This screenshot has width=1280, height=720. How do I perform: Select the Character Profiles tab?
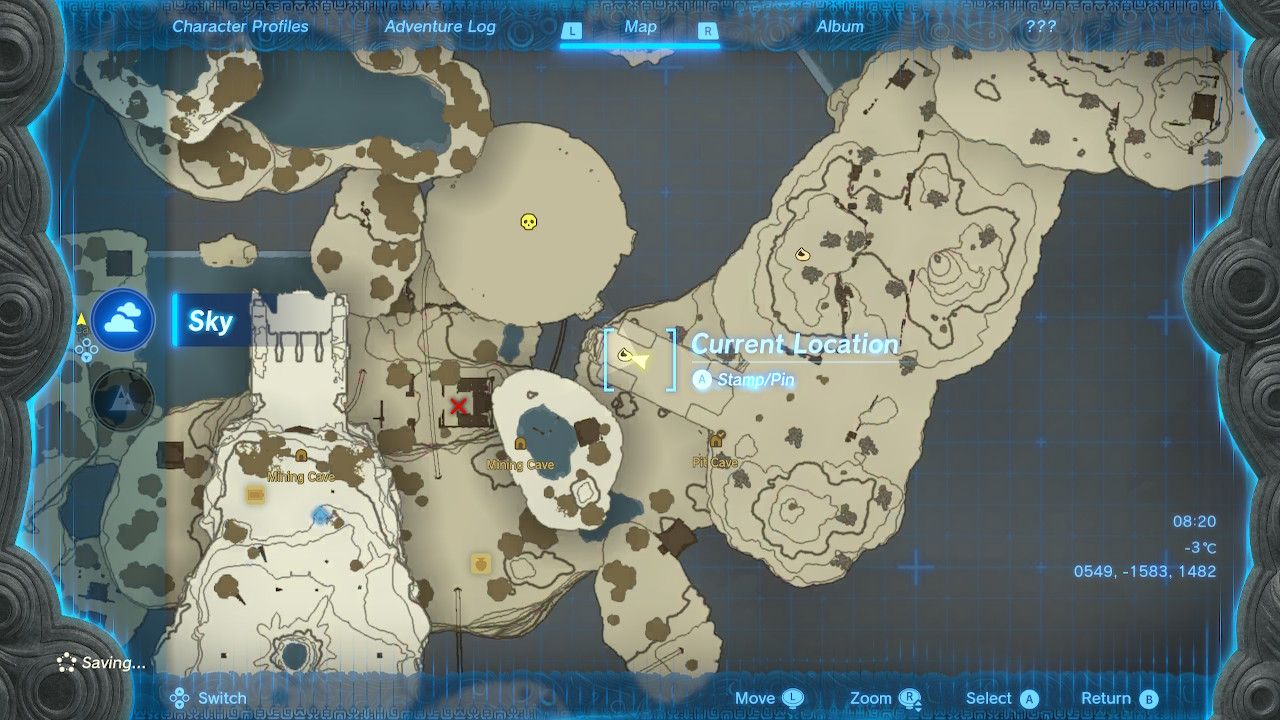click(x=239, y=27)
